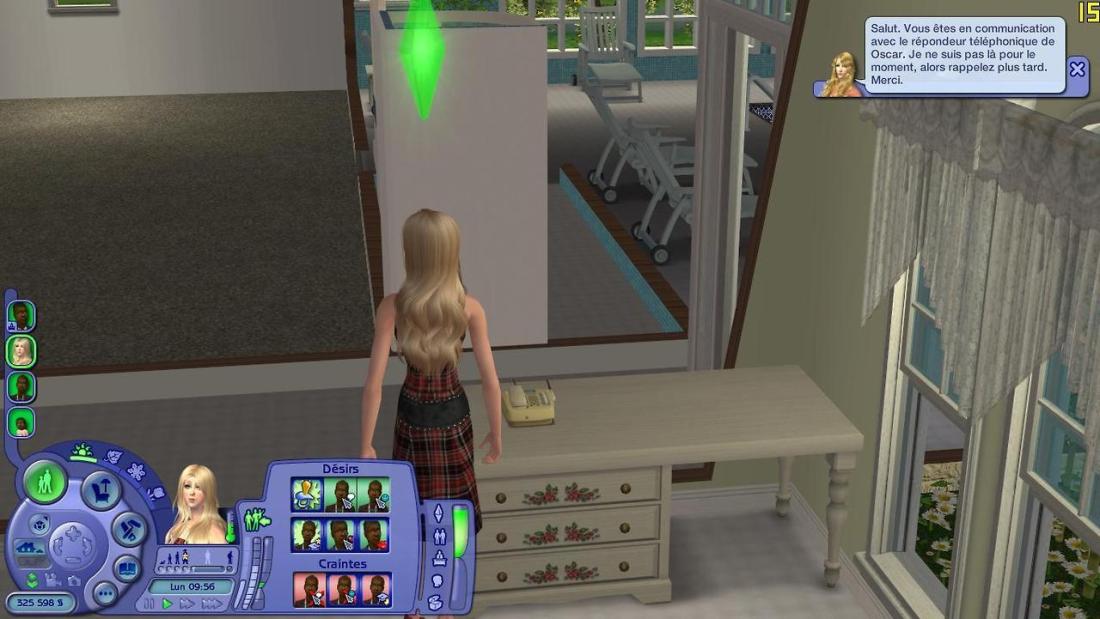The image size is (1100, 619).
Task: Activate Live mode button
Action: pyautogui.click(x=45, y=483)
